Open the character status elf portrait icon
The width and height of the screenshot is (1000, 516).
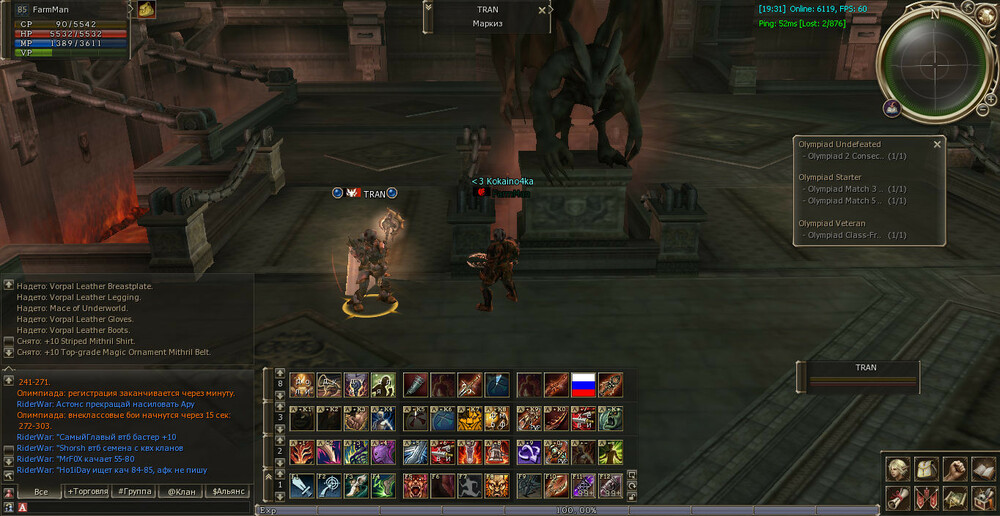pyautogui.click(x=899, y=468)
